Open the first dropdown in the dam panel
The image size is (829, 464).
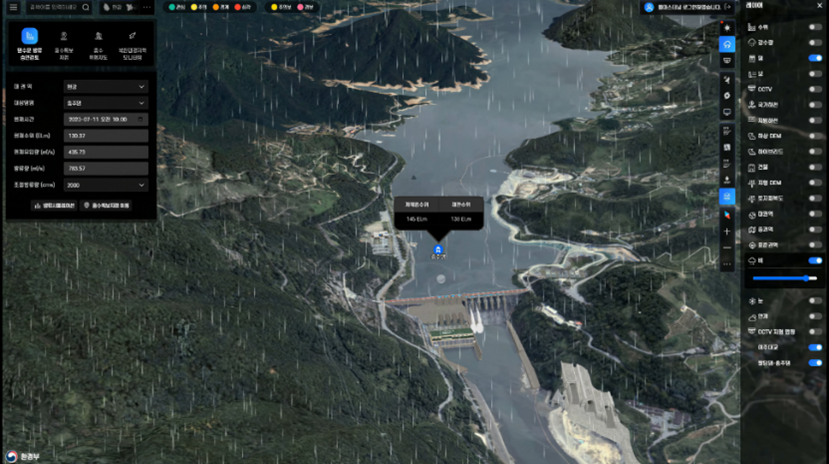[x=106, y=87]
